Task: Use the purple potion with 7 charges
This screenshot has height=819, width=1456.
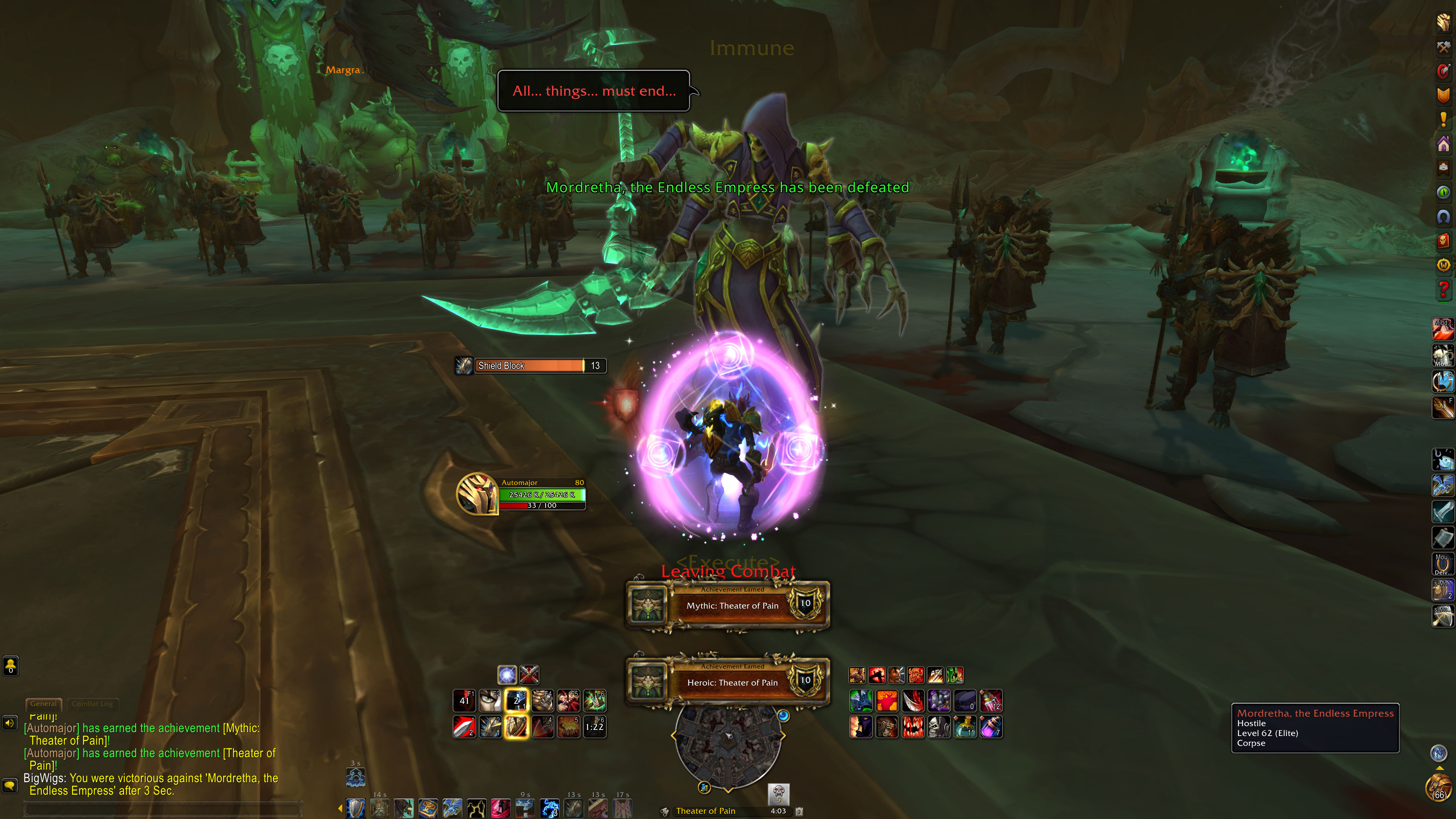Action: click(x=991, y=727)
